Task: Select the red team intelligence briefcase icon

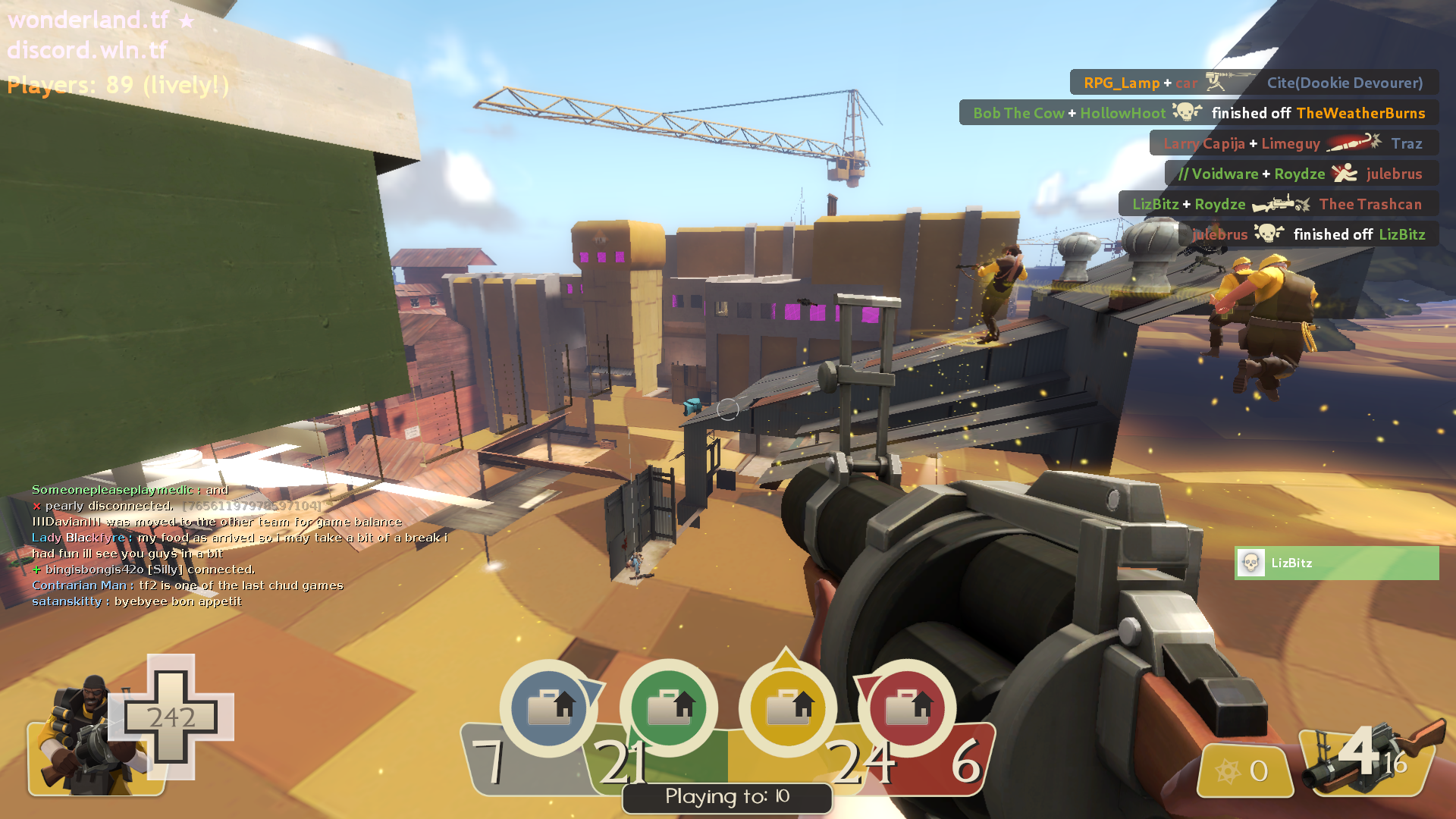Action: click(x=907, y=708)
